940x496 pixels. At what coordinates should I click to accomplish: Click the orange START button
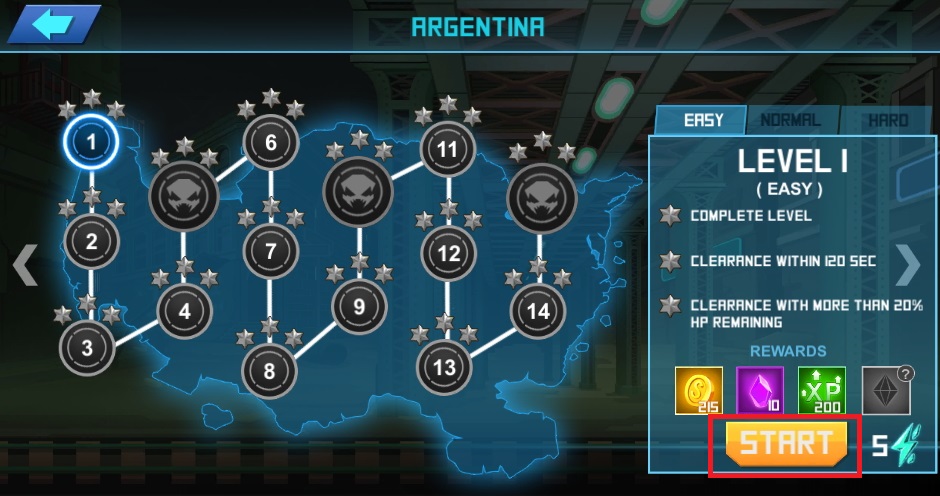point(785,444)
